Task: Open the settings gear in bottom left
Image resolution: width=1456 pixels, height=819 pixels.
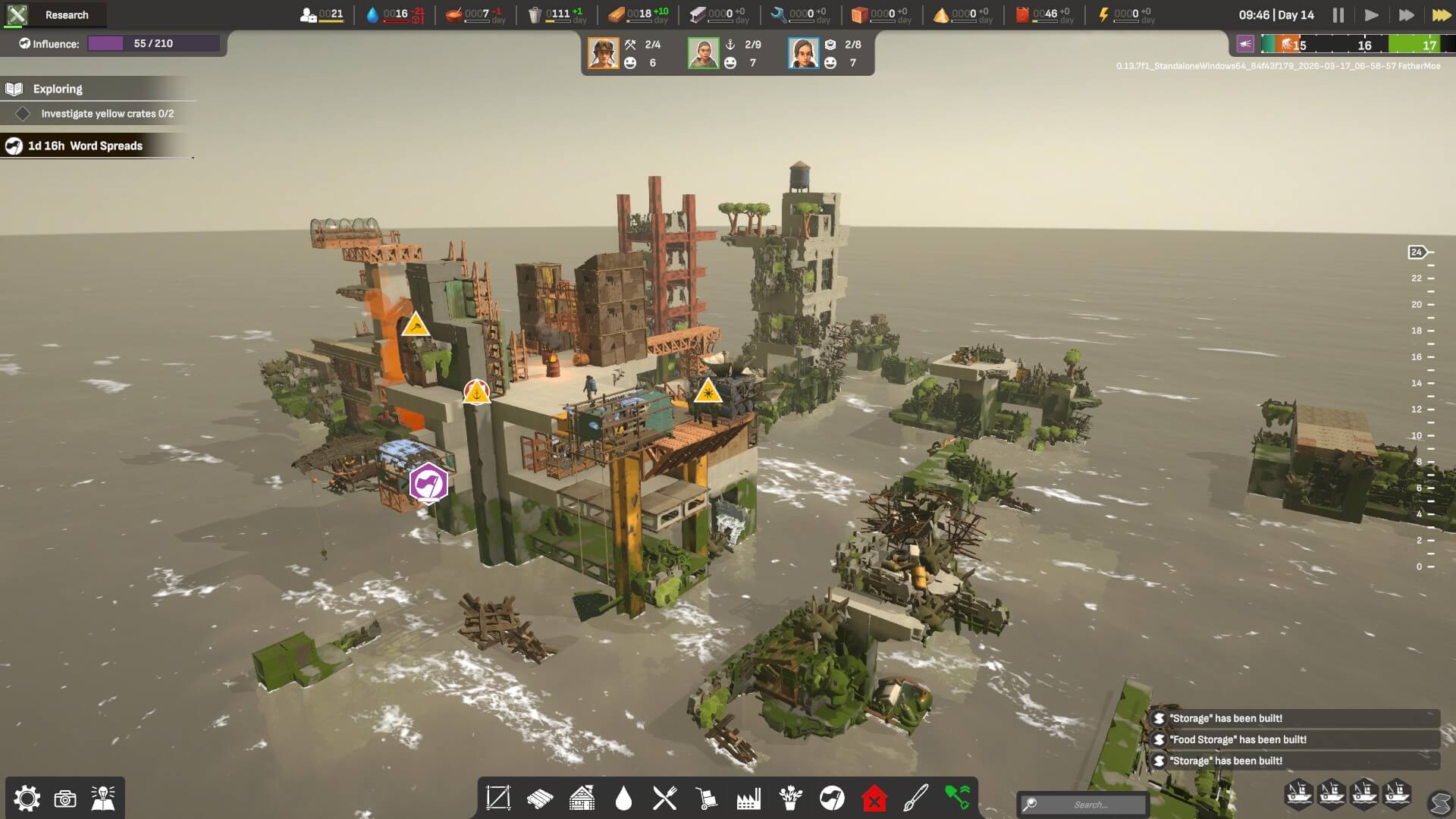Action: [x=28, y=798]
